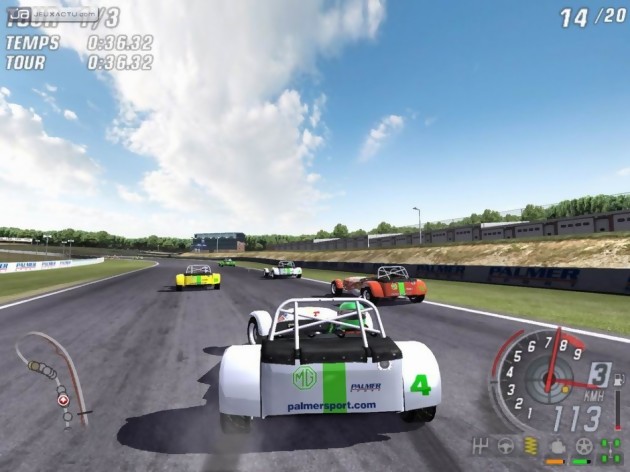Click the gearbox damage icon
Screen dimensions: 630x472
(x=480, y=446)
